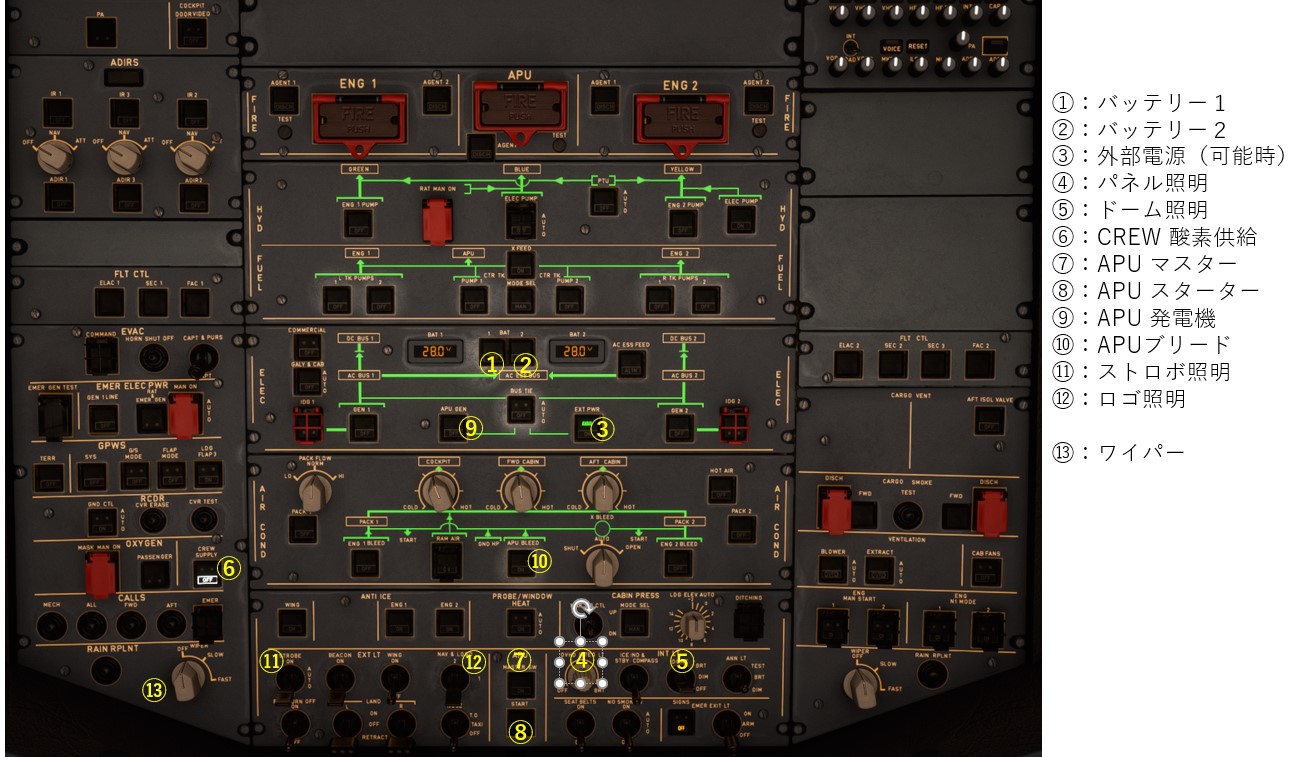
Task: Toggle the PTU pushbutton
Action: coord(601,201)
